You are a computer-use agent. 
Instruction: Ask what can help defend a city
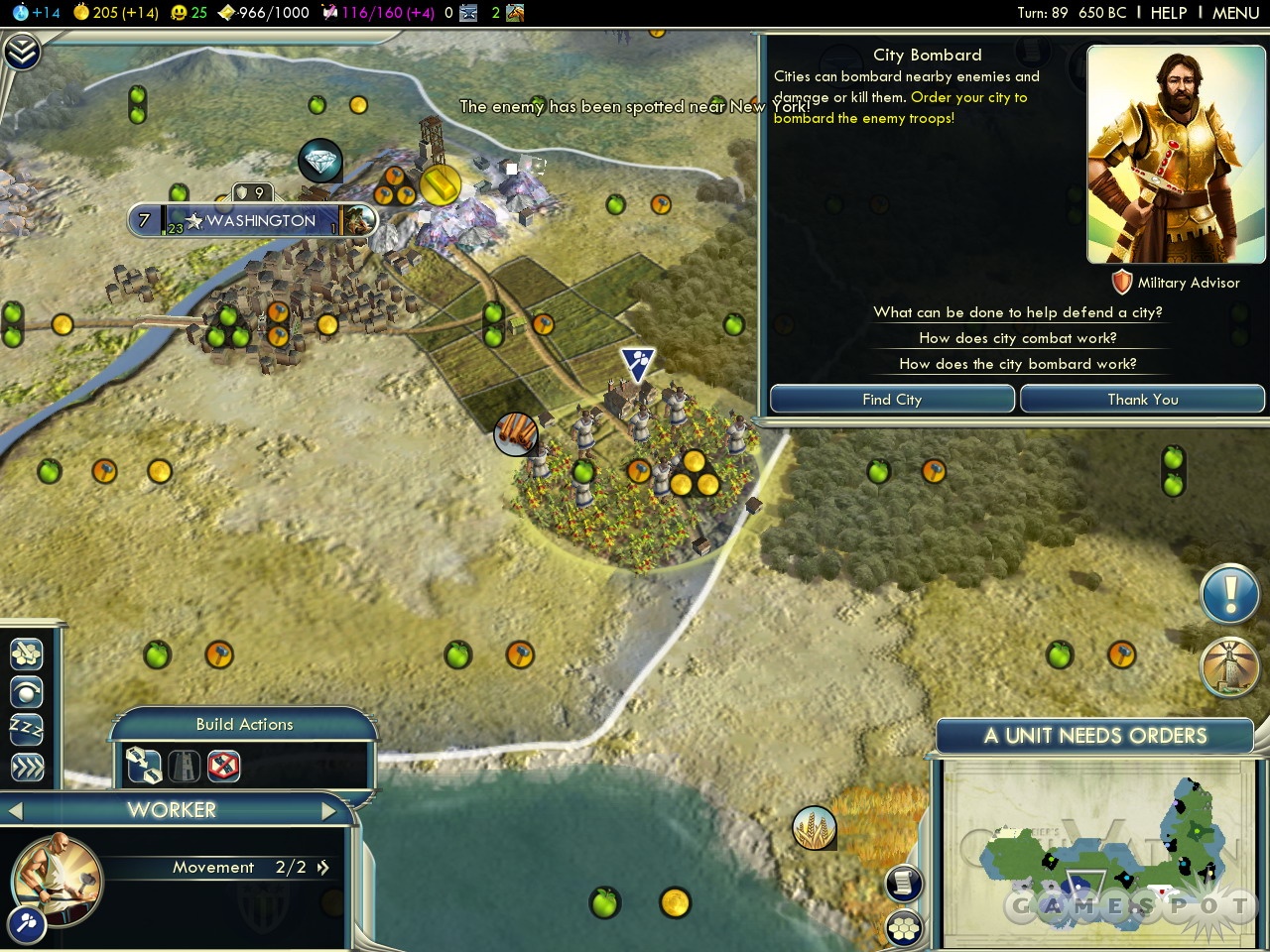tap(1017, 312)
